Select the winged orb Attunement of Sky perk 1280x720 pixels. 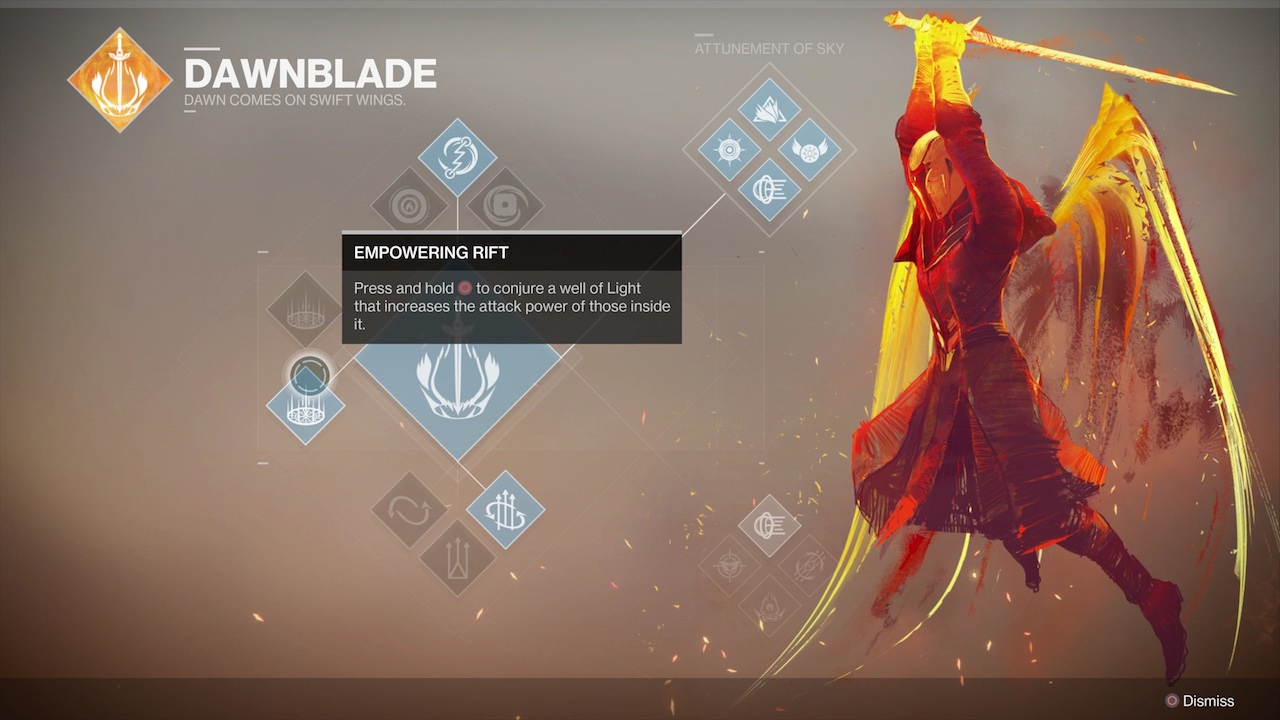809,150
